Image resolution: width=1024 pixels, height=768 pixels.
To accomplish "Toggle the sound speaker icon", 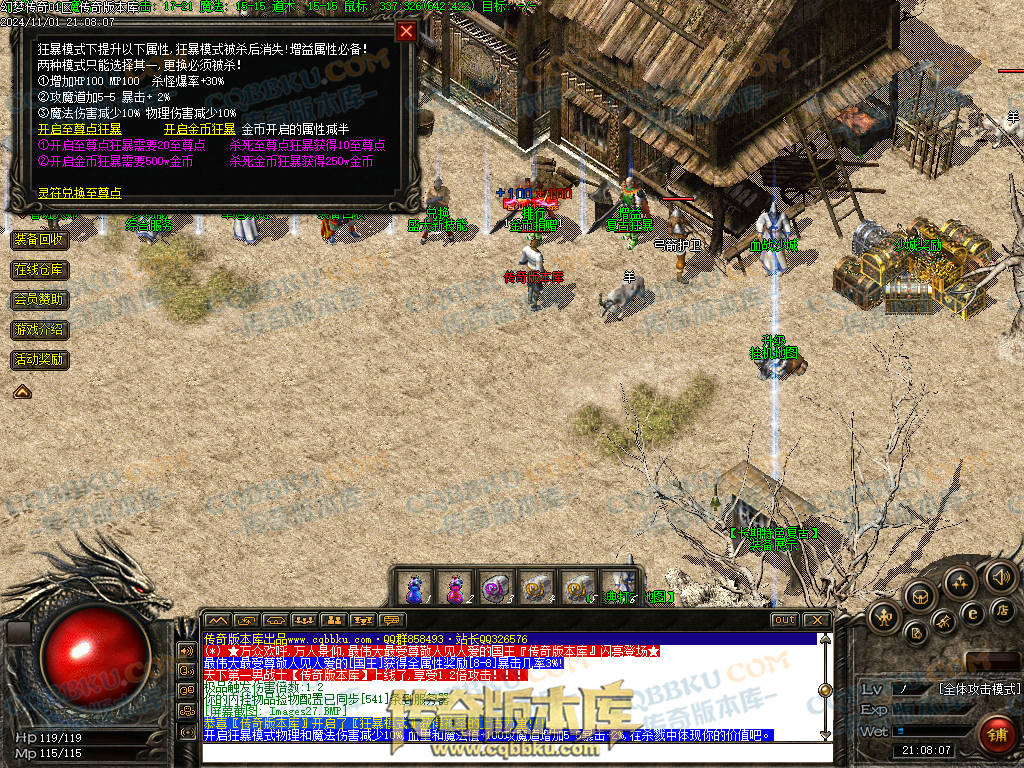I will click(1000, 576).
